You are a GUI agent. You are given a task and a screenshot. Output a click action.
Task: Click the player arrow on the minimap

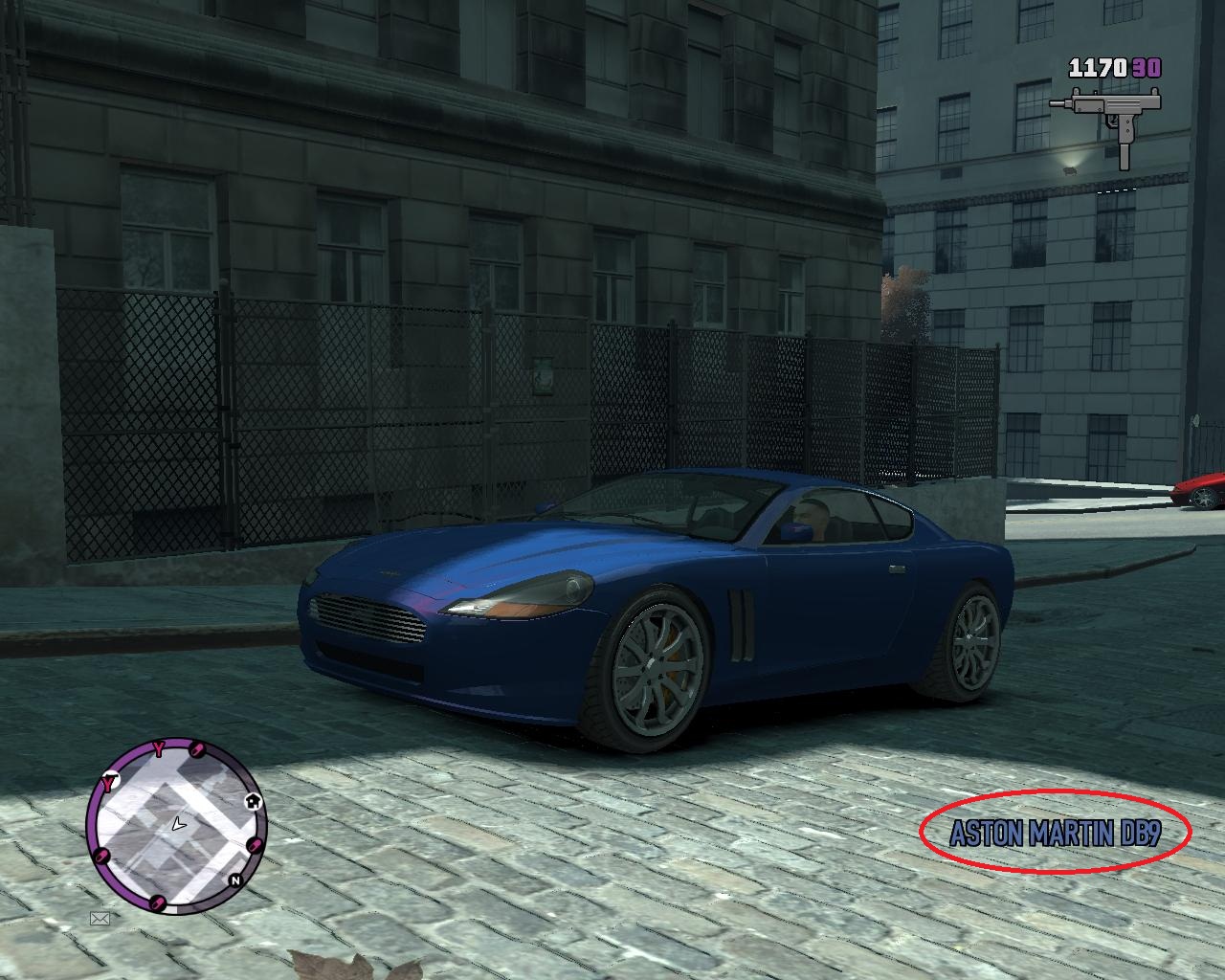click(178, 823)
